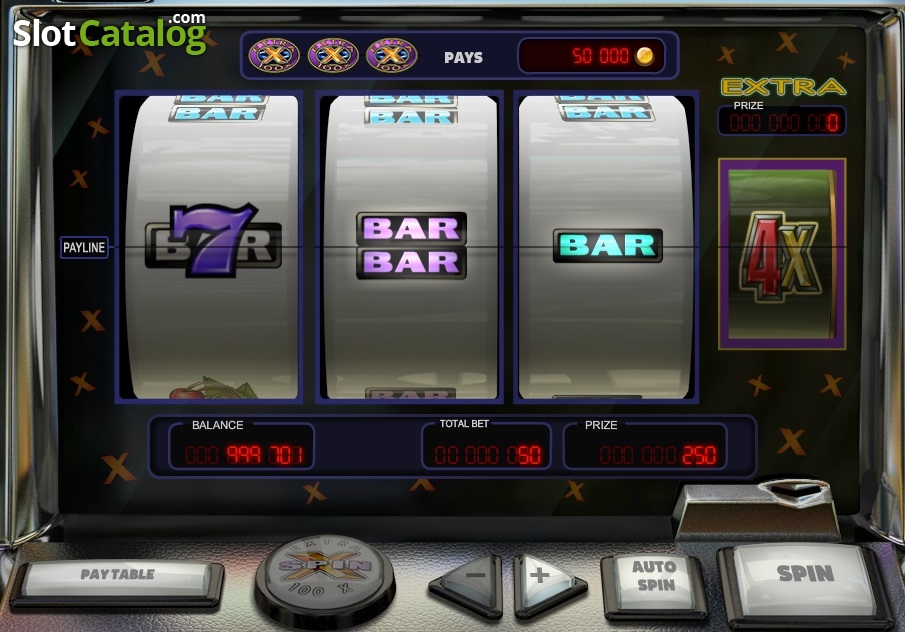The height and width of the screenshot is (632, 905).
Task: Open the Paytable
Action: click(x=118, y=576)
